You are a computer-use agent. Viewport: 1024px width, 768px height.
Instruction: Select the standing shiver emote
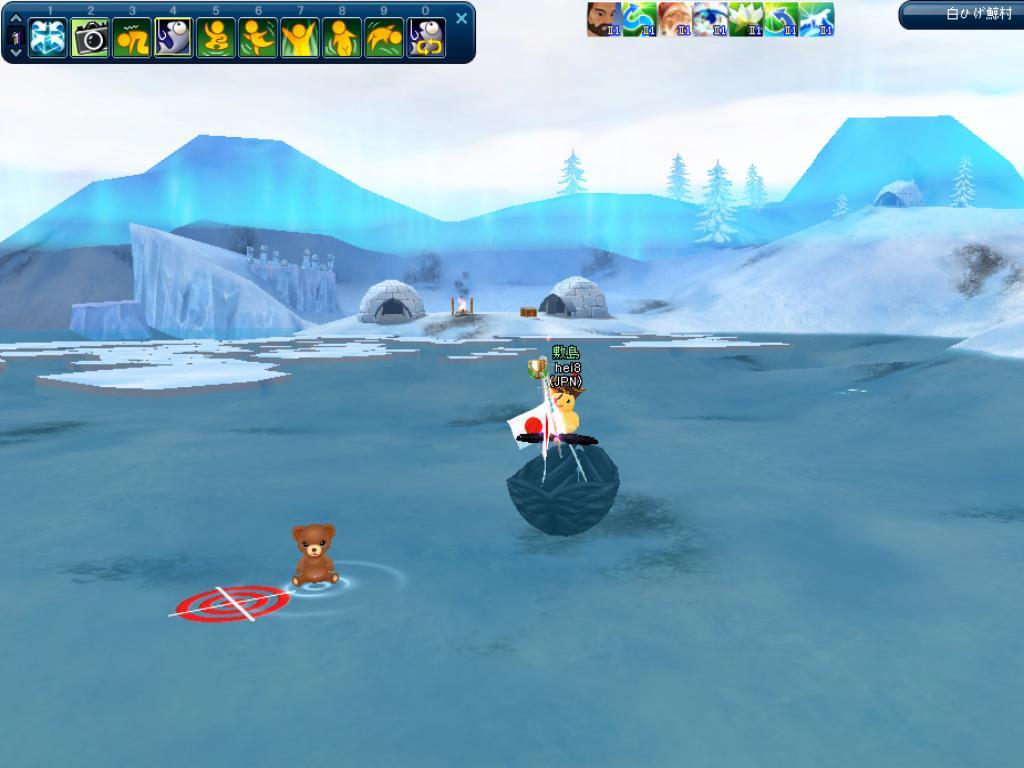(x=342, y=38)
